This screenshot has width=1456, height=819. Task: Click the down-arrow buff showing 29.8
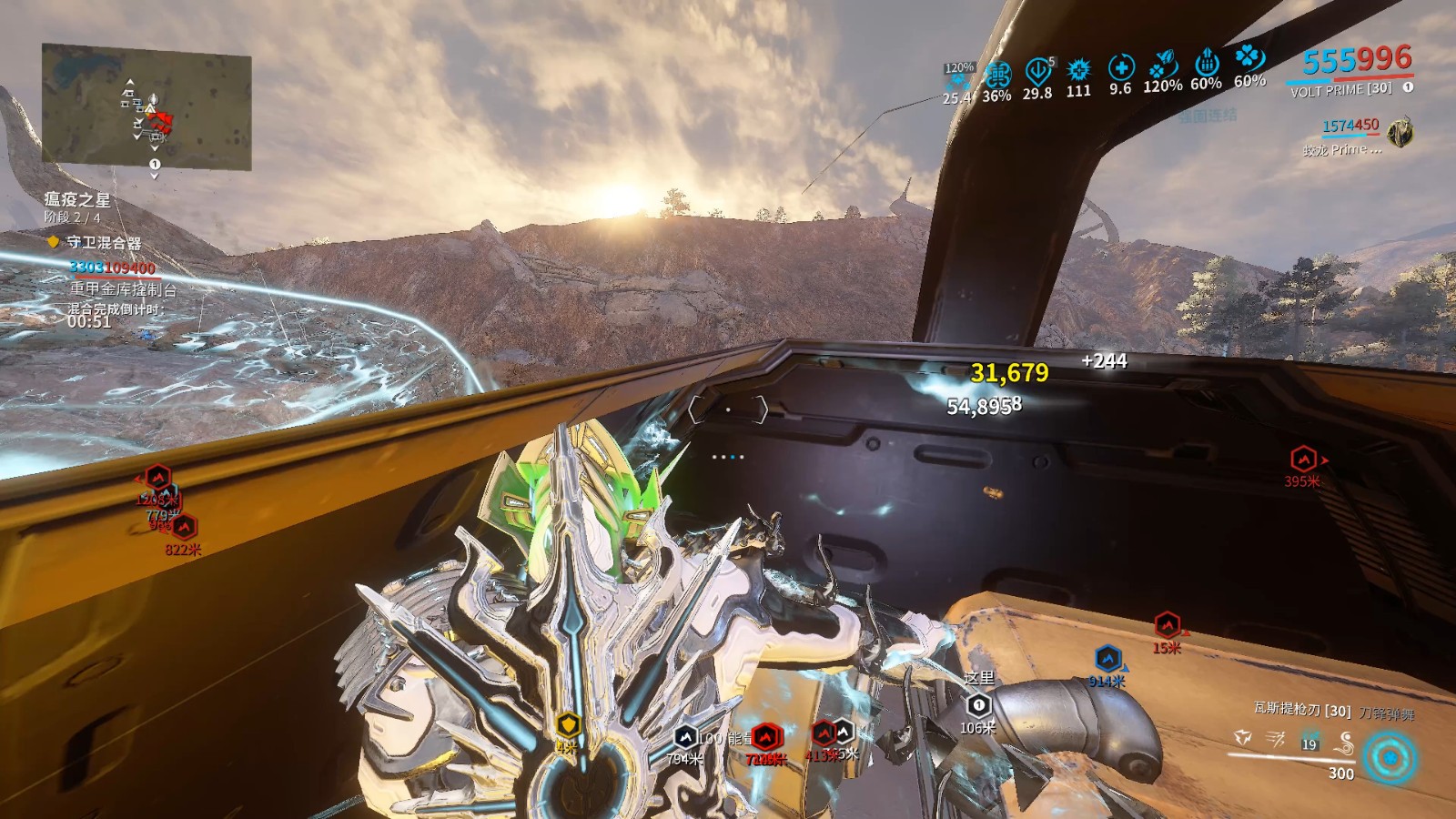(x=1037, y=71)
